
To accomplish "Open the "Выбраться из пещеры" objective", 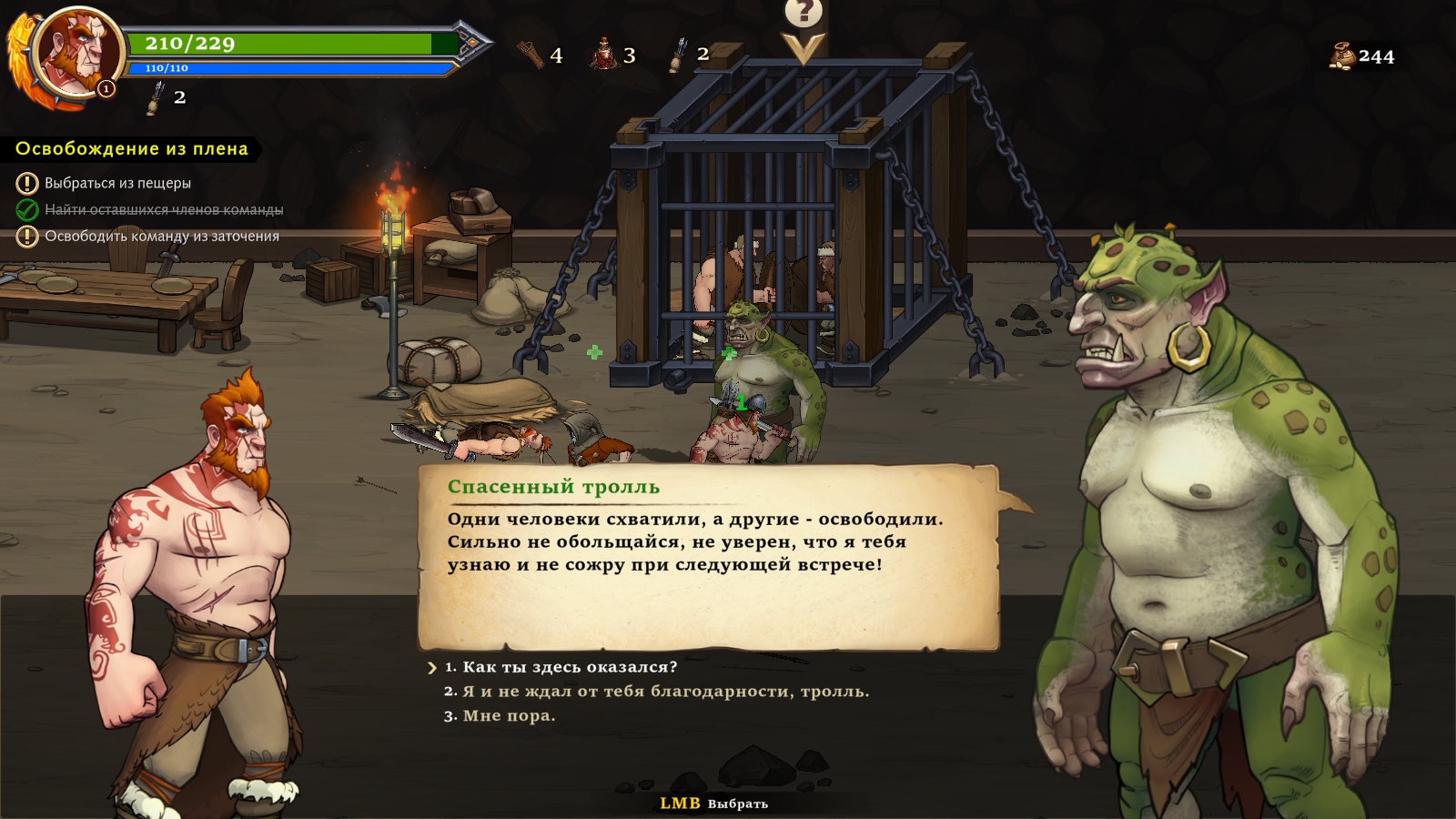I will pos(117,184).
